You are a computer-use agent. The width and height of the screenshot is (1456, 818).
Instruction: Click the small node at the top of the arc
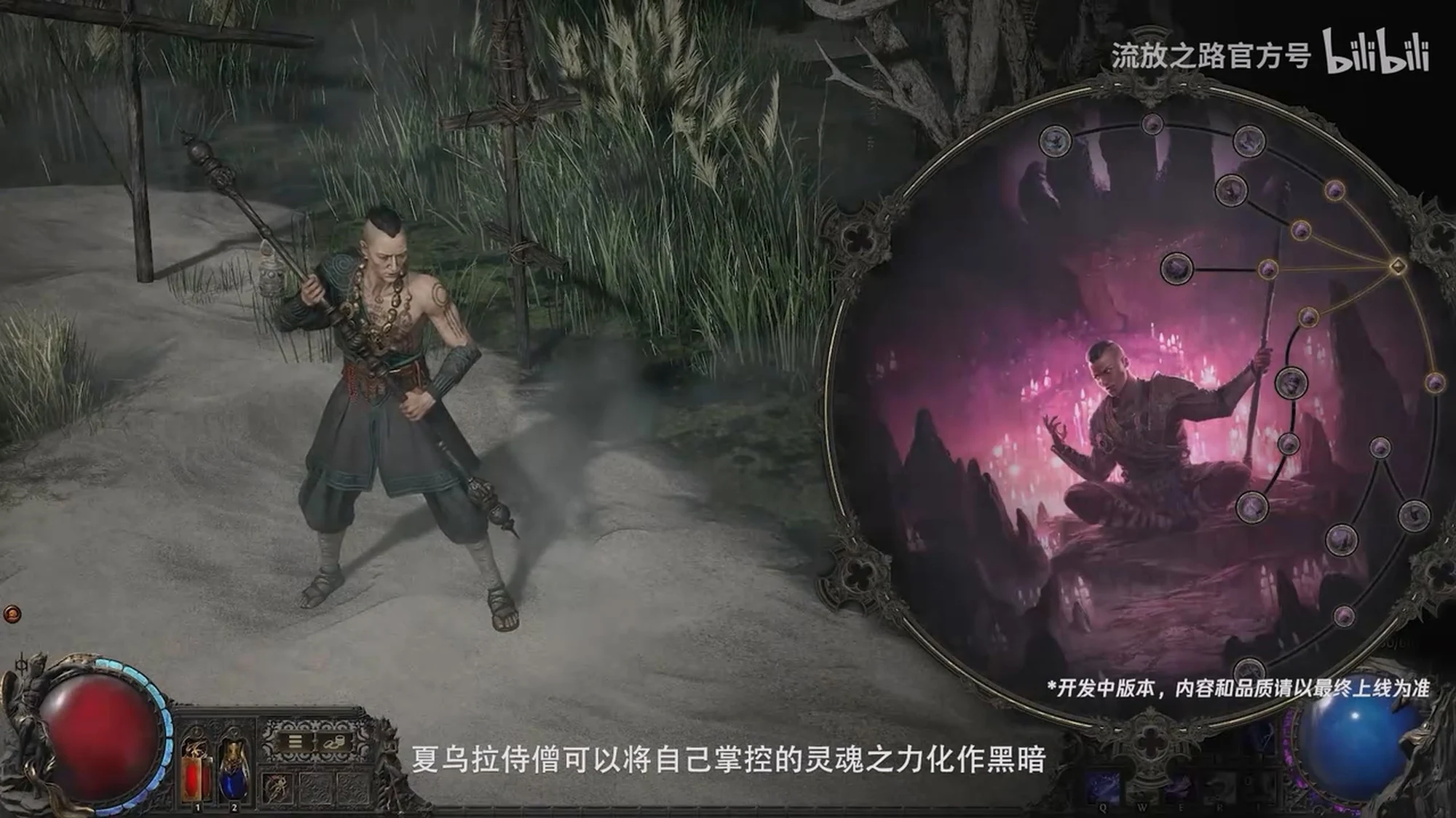coord(1152,124)
